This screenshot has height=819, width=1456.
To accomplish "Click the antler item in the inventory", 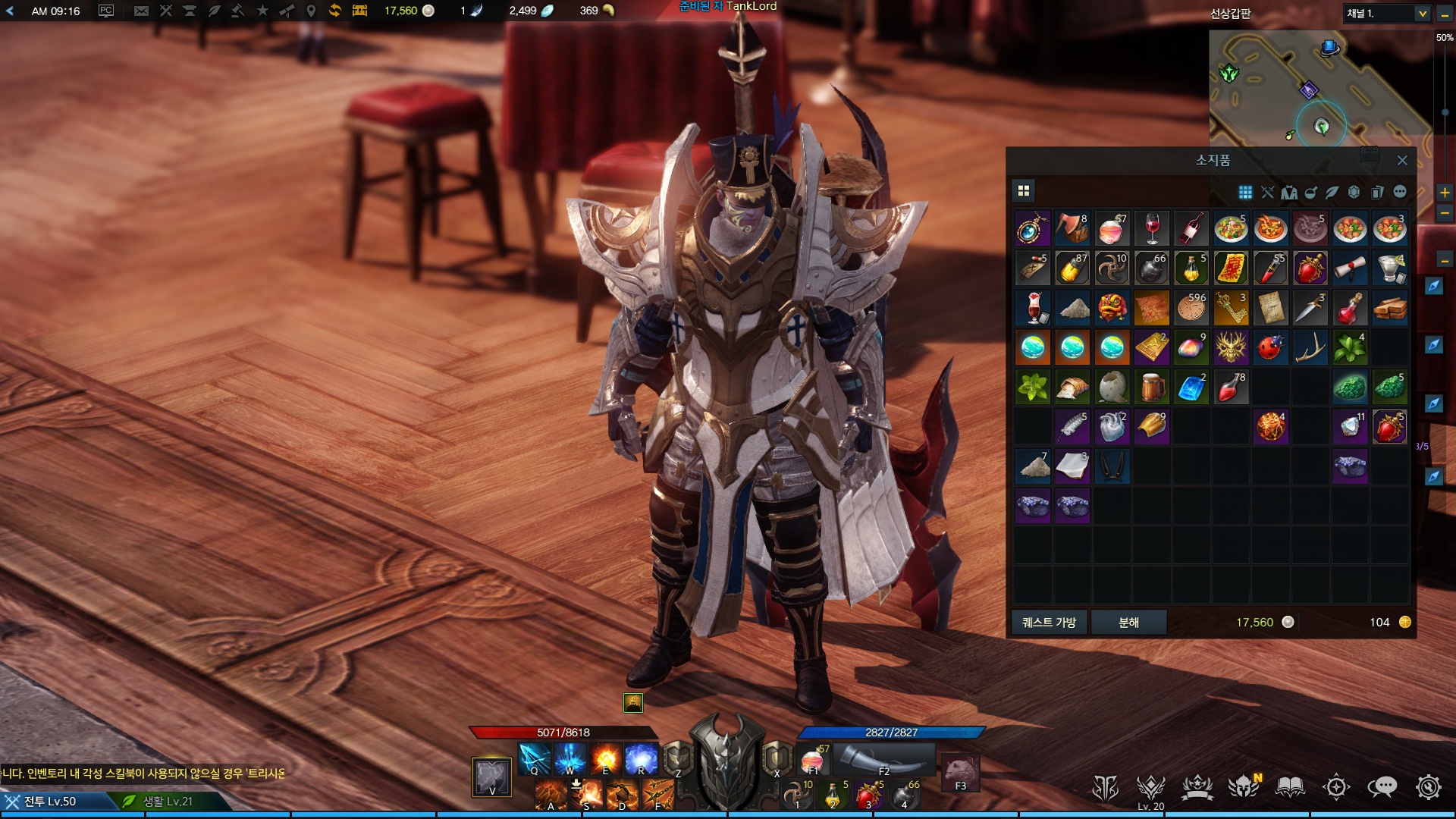I will (1310, 347).
